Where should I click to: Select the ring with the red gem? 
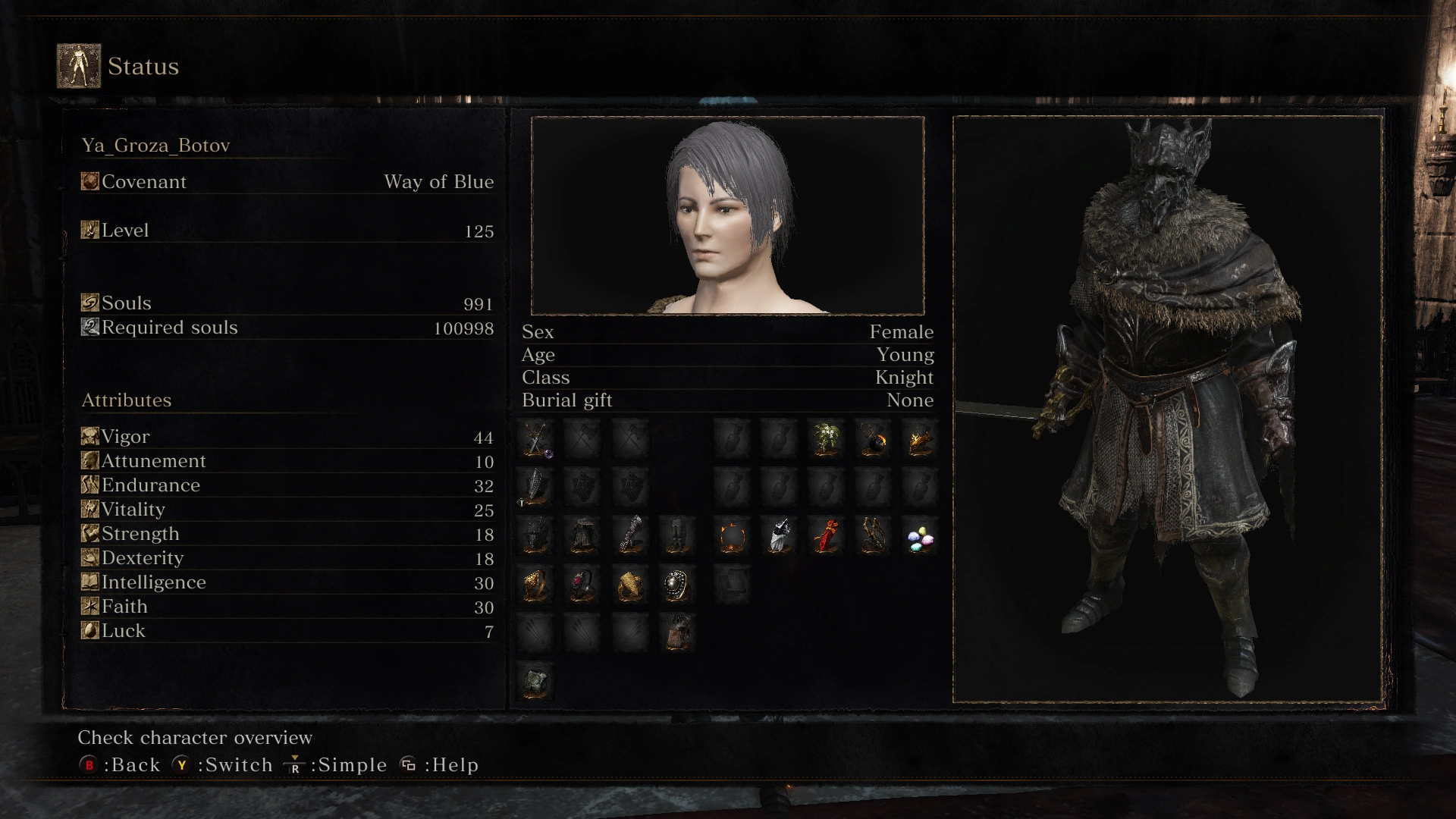tap(583, 585)
